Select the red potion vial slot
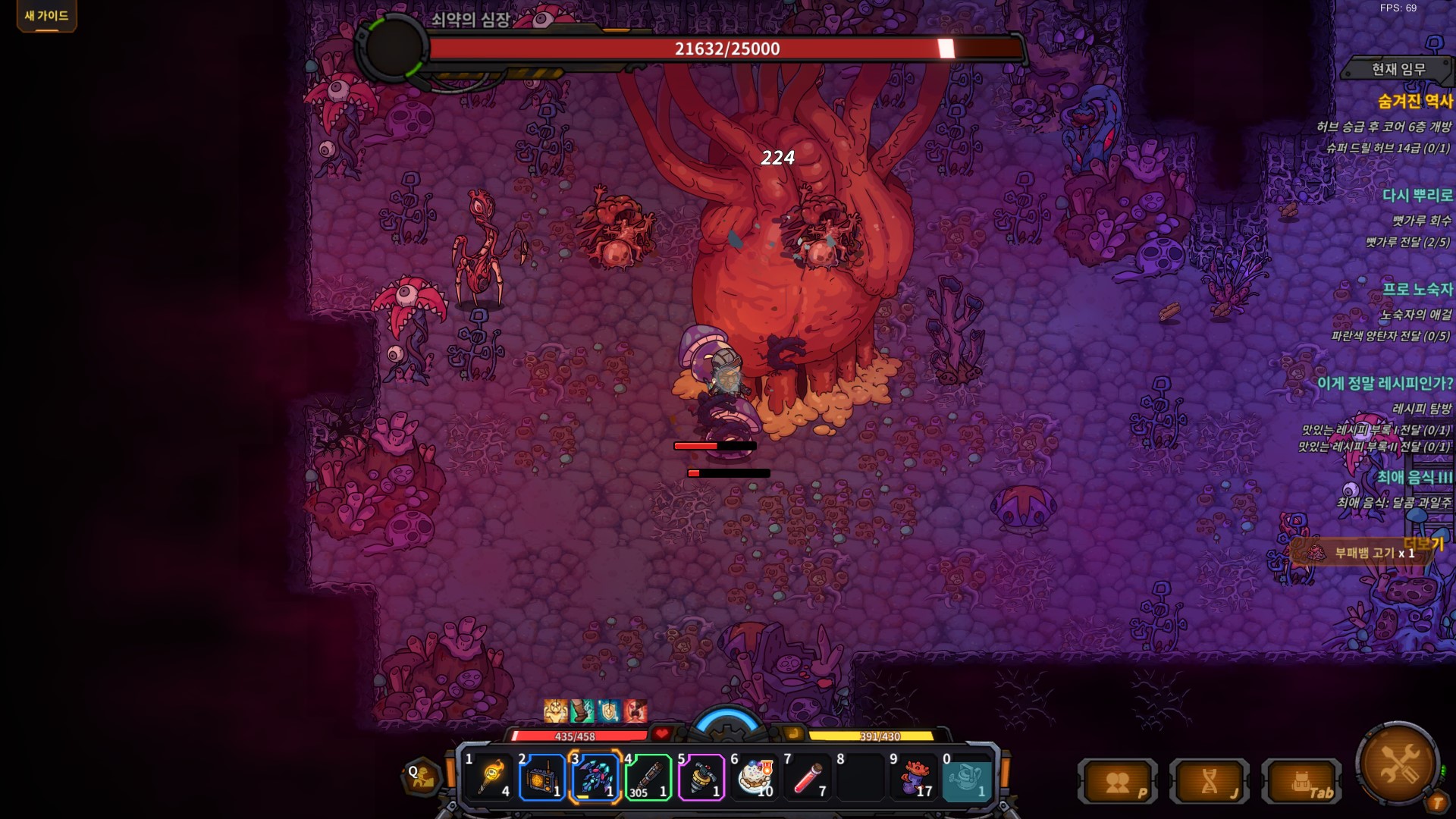Viewport: 1456px width, 819px height. pyautogui.click(x=808, y=777)
